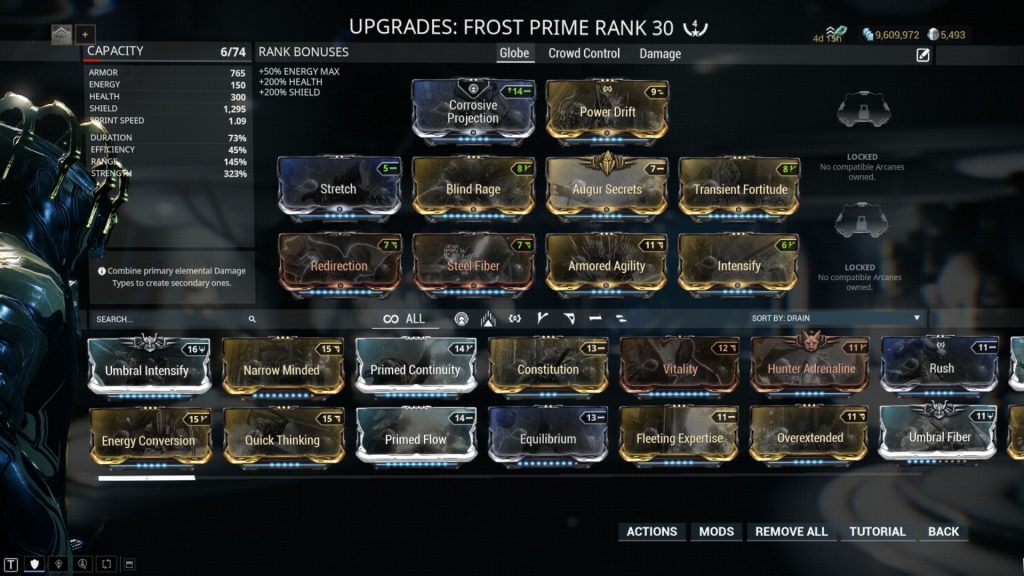Open the Mods button
The width and height of the screenshot is (1024, 576).
716,531
